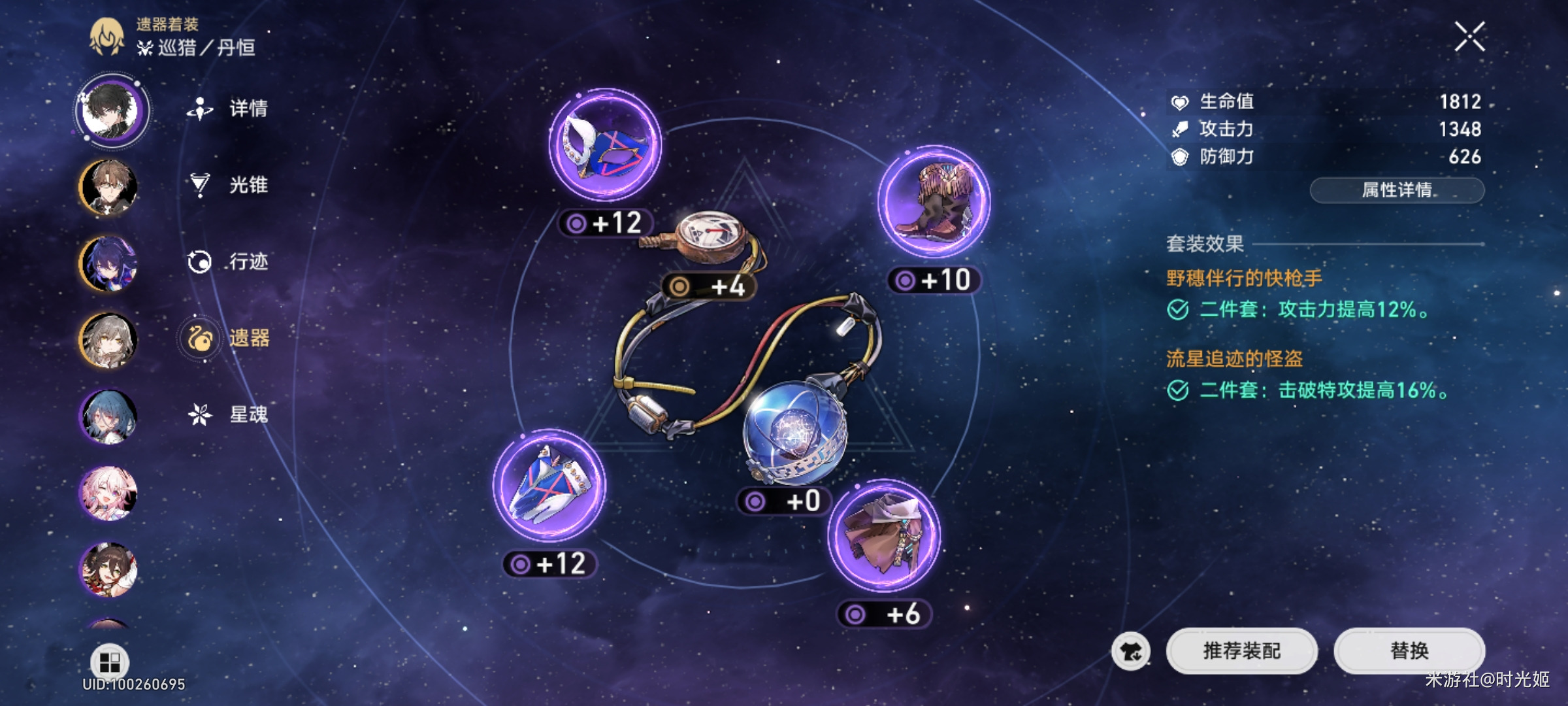
Task: Open the 行迹 traces tab
Action: point(229,261)
